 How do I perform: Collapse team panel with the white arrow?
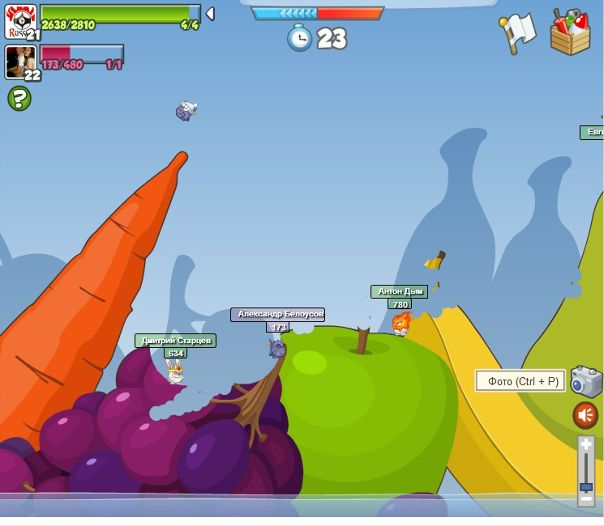pyautogui.click(x=210, y=14)
